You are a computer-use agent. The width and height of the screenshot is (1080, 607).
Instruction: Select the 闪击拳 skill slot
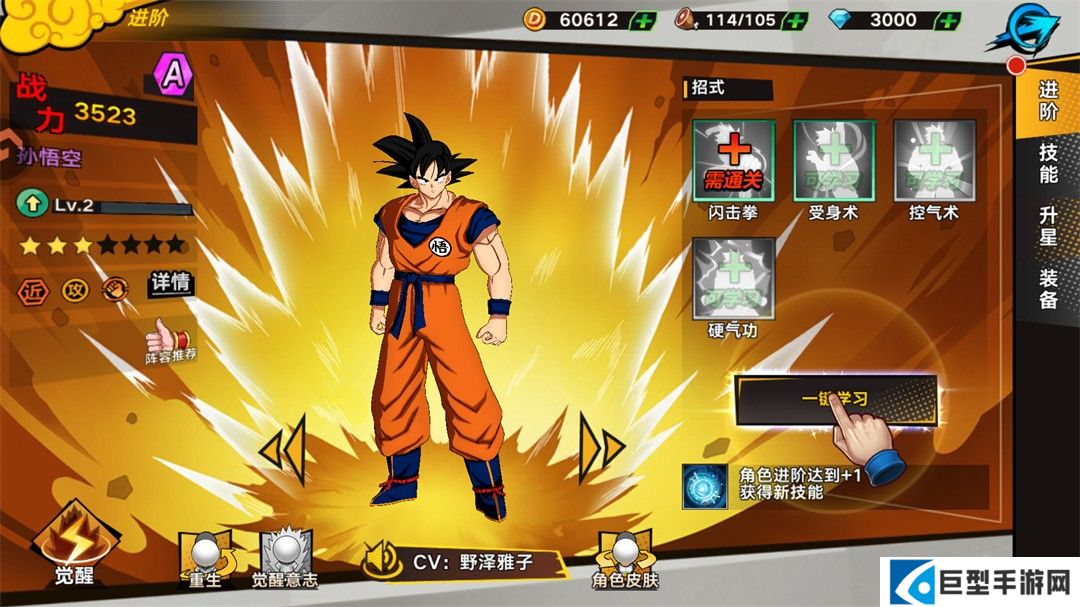coord(733,159)
